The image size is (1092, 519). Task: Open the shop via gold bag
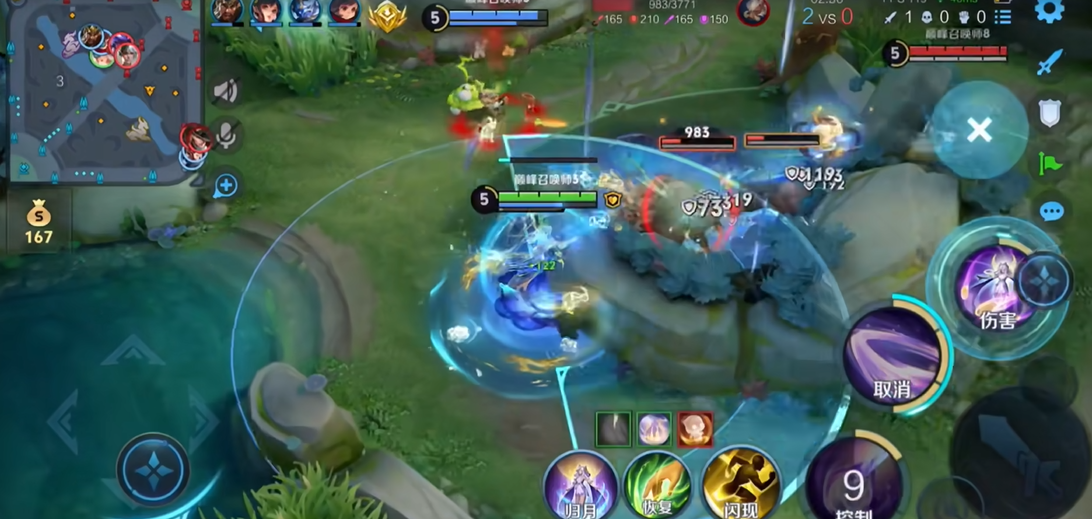(x=38, y=221)
